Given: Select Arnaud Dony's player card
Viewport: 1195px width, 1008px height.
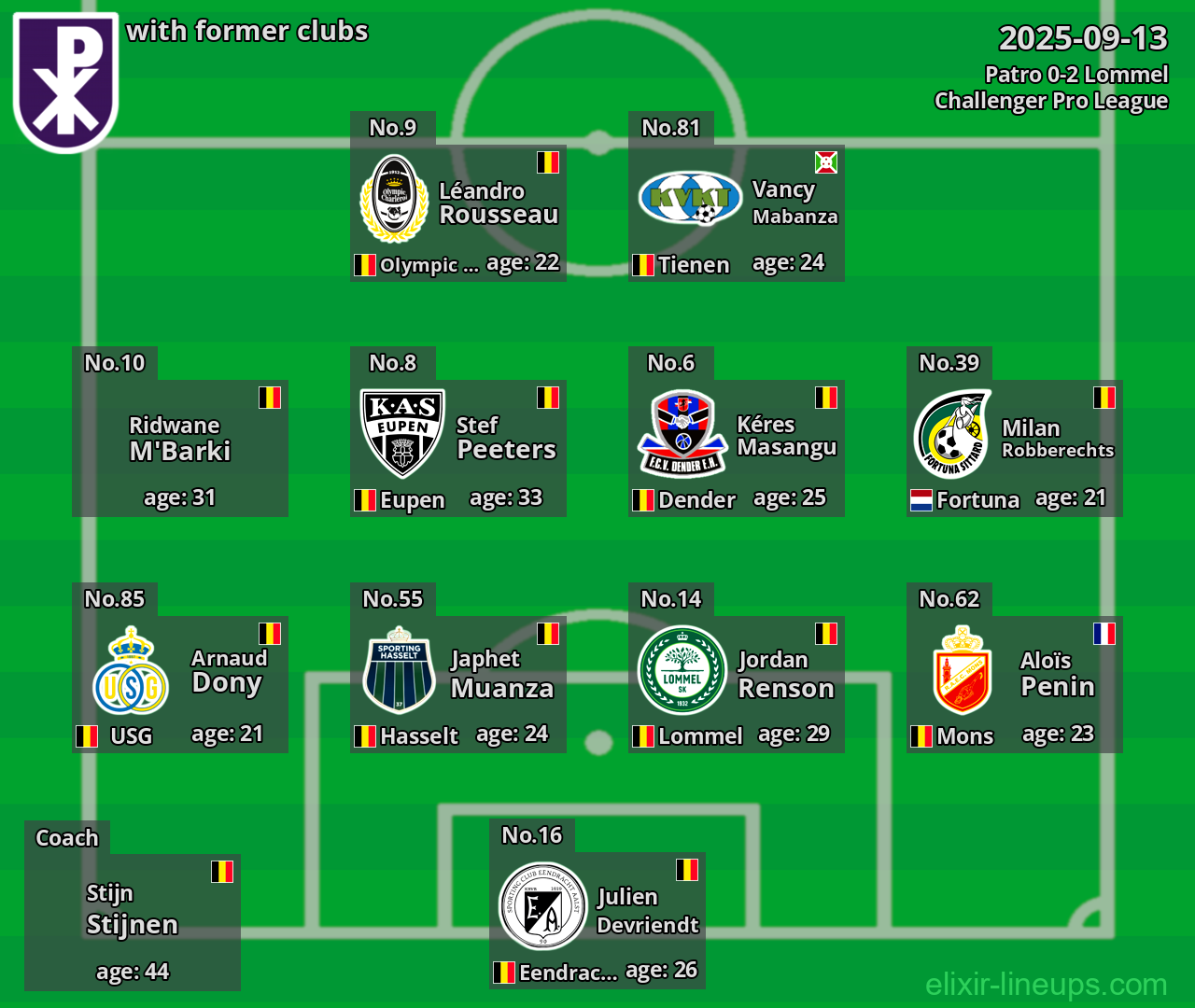Looking at the screenshot, I should (x=180, y=684).
